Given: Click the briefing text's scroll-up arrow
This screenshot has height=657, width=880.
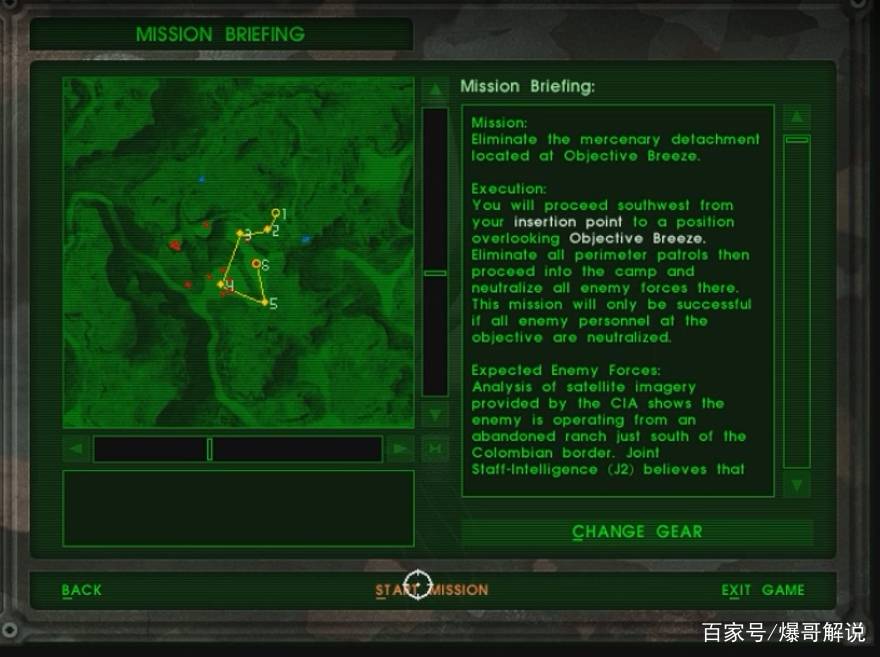Looking at the screenshot, I should point(796,117).
